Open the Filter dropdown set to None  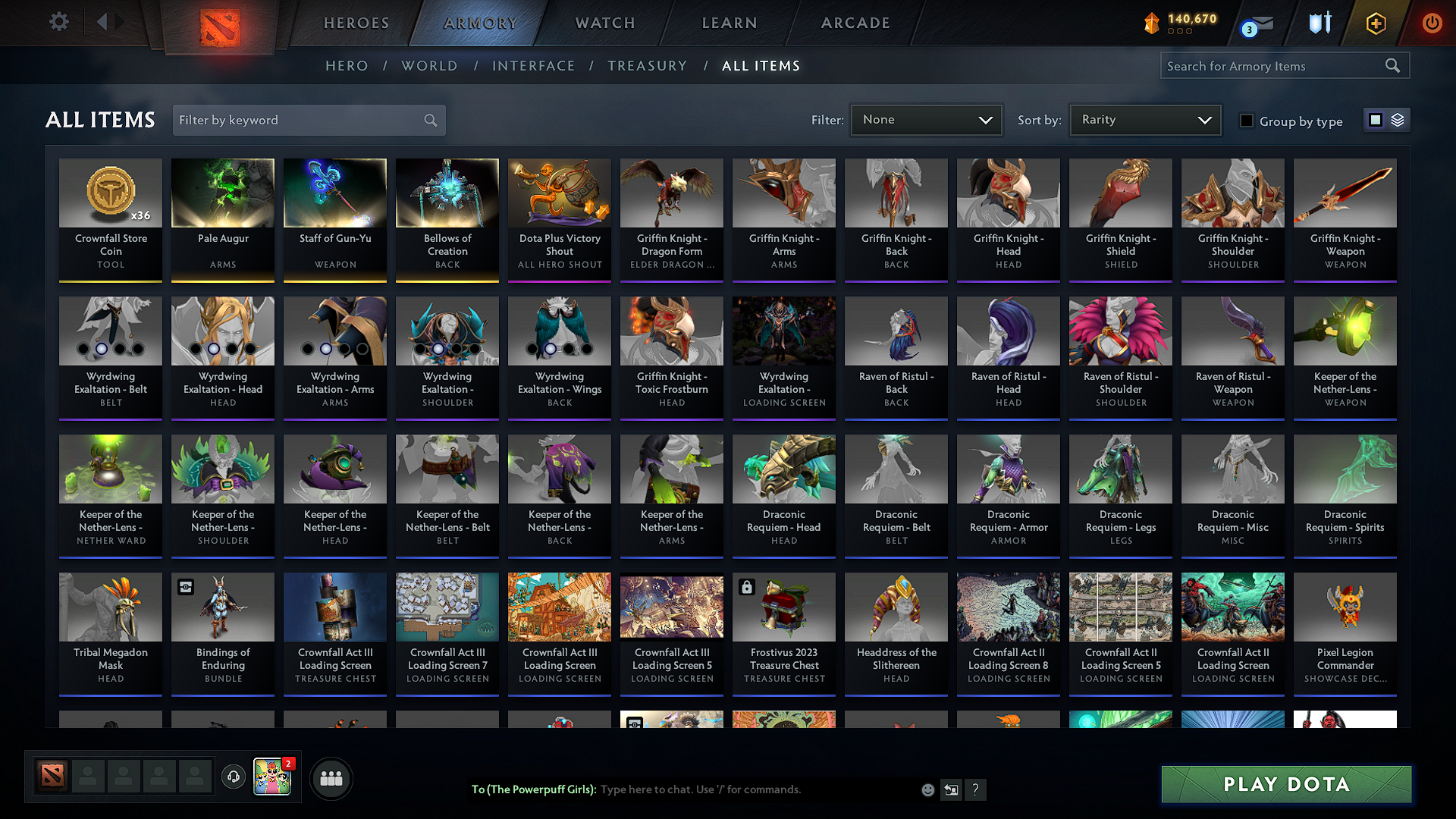(x=926, y=119)
